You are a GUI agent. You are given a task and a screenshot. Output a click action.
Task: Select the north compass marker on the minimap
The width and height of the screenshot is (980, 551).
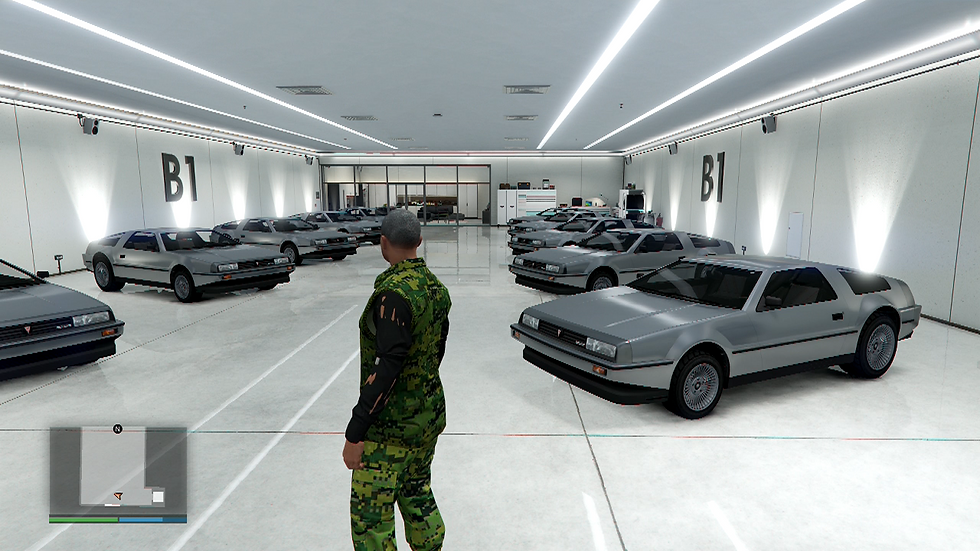117,429
